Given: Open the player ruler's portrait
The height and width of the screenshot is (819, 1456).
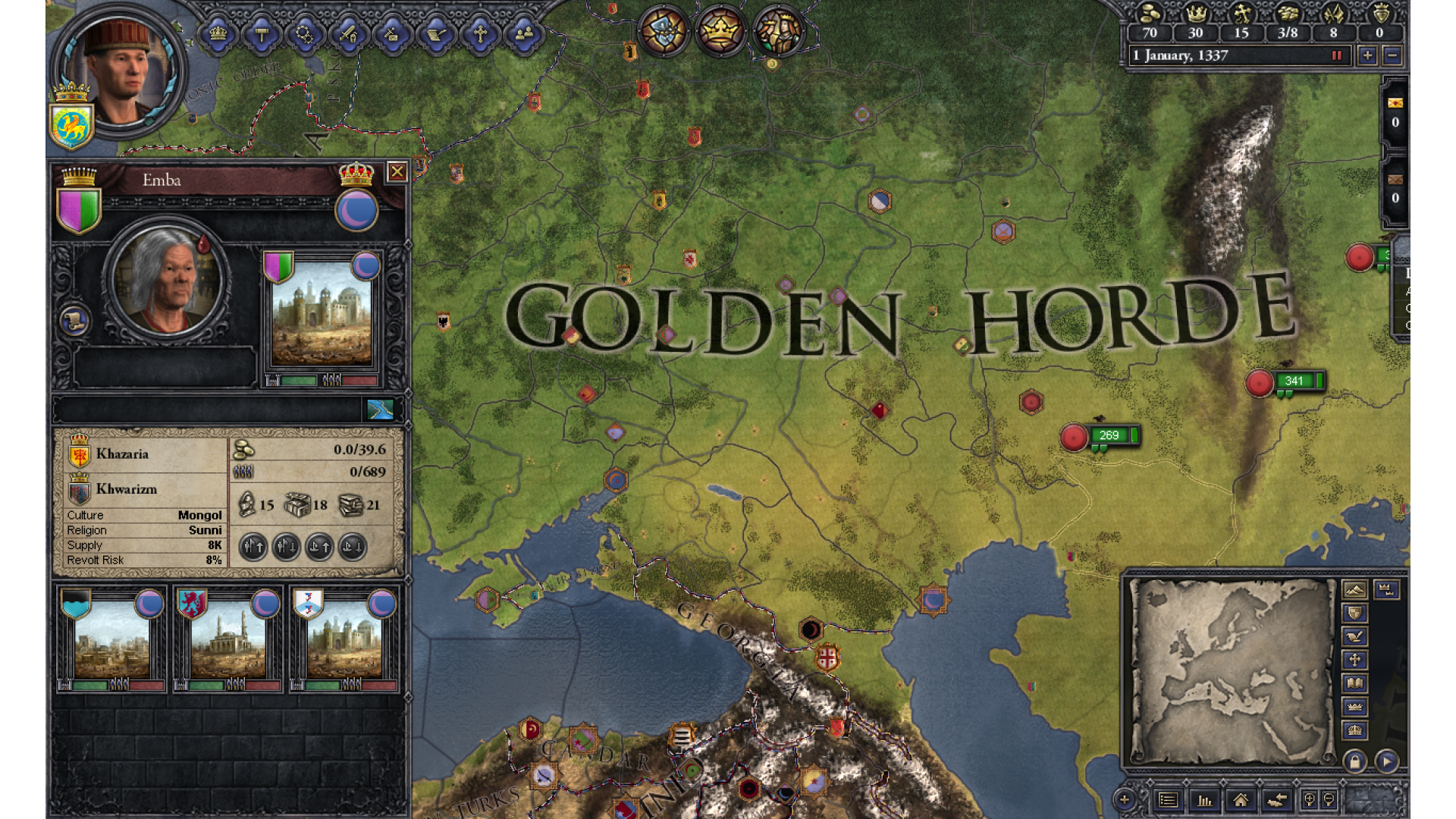Looking at the screenshot, I should pyautogui.click(x=121, y=71).
